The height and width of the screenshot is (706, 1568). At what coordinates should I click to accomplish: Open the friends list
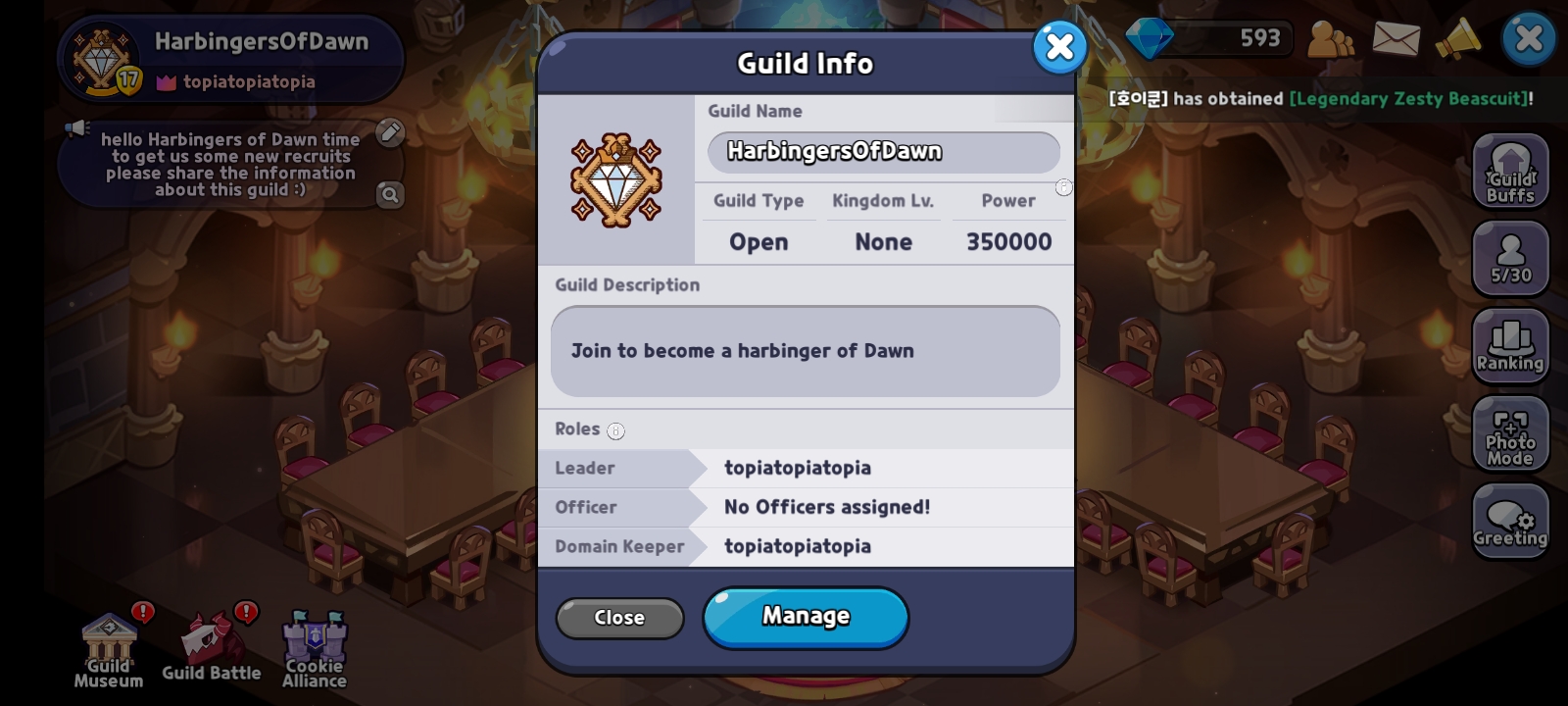(1328, 41)
